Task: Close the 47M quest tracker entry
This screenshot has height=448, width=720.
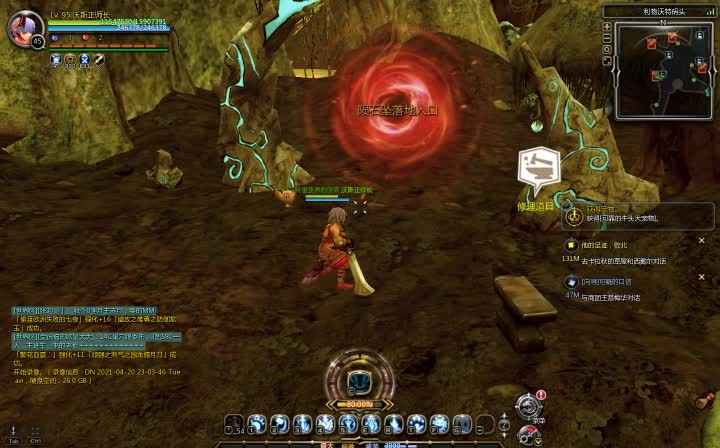Action: pos(701,277)
